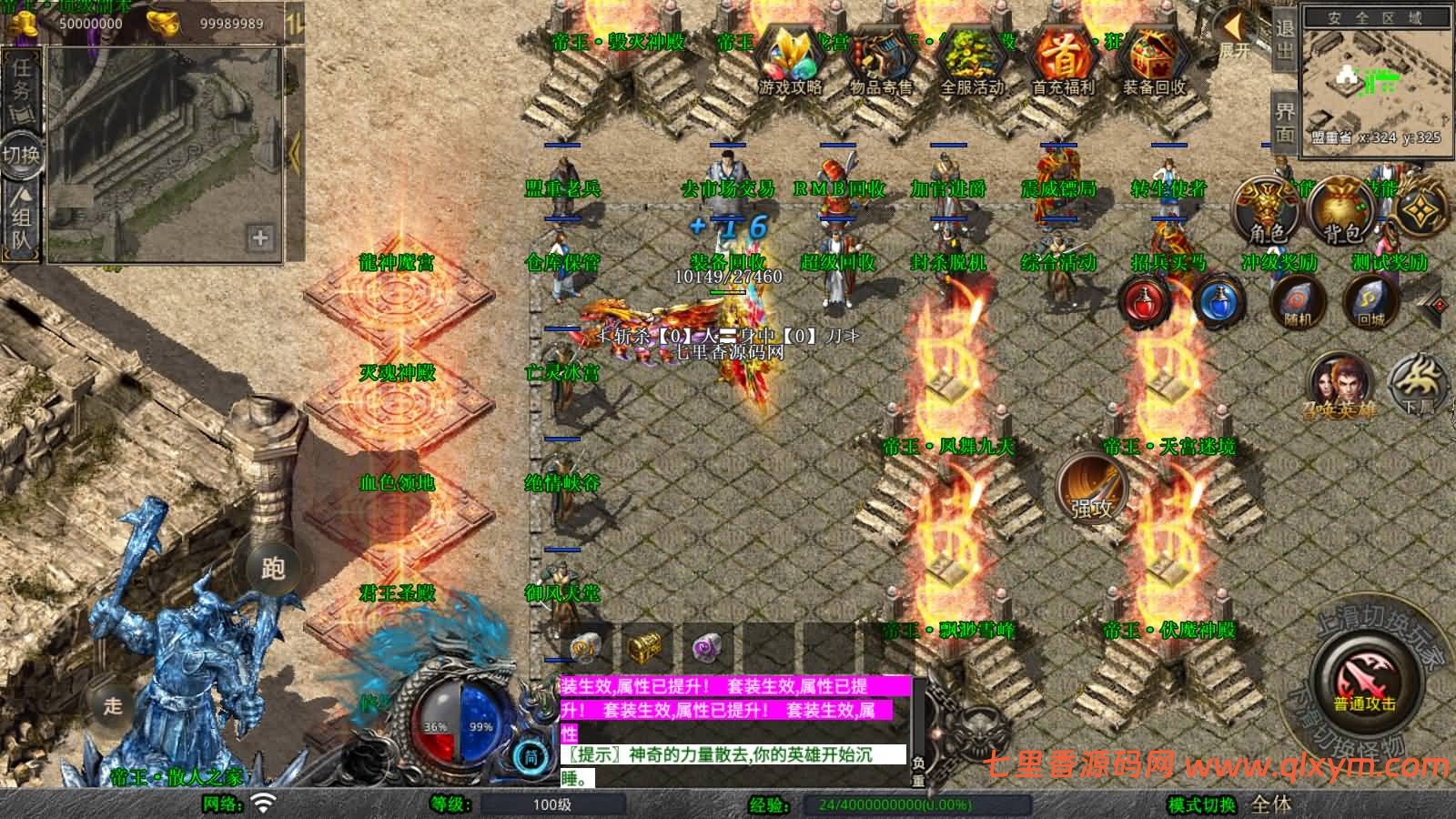Click the 切换 switch button
The width and height of the screenshot is (1456, 819).
(22, 155)
